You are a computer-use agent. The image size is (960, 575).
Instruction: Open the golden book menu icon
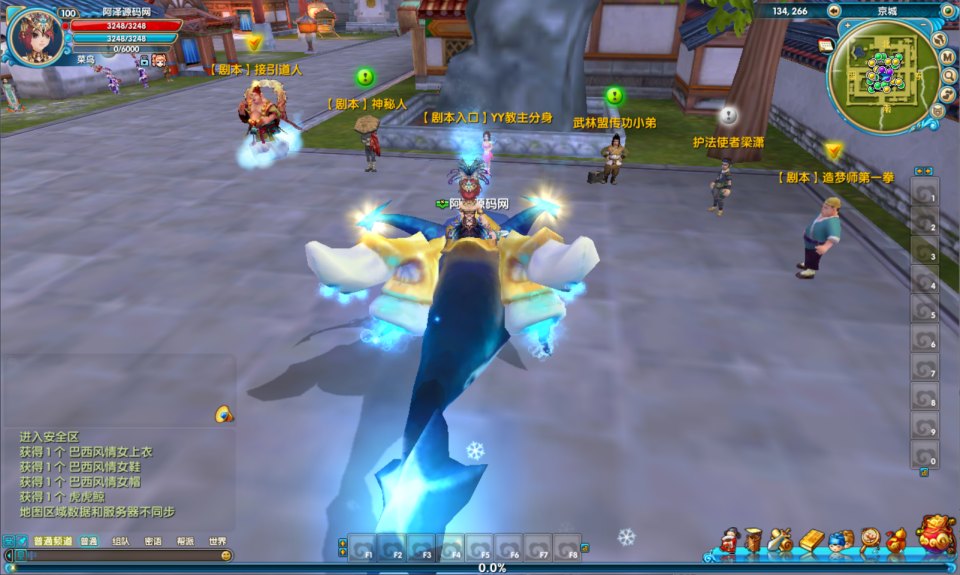(x=811, y=541)
